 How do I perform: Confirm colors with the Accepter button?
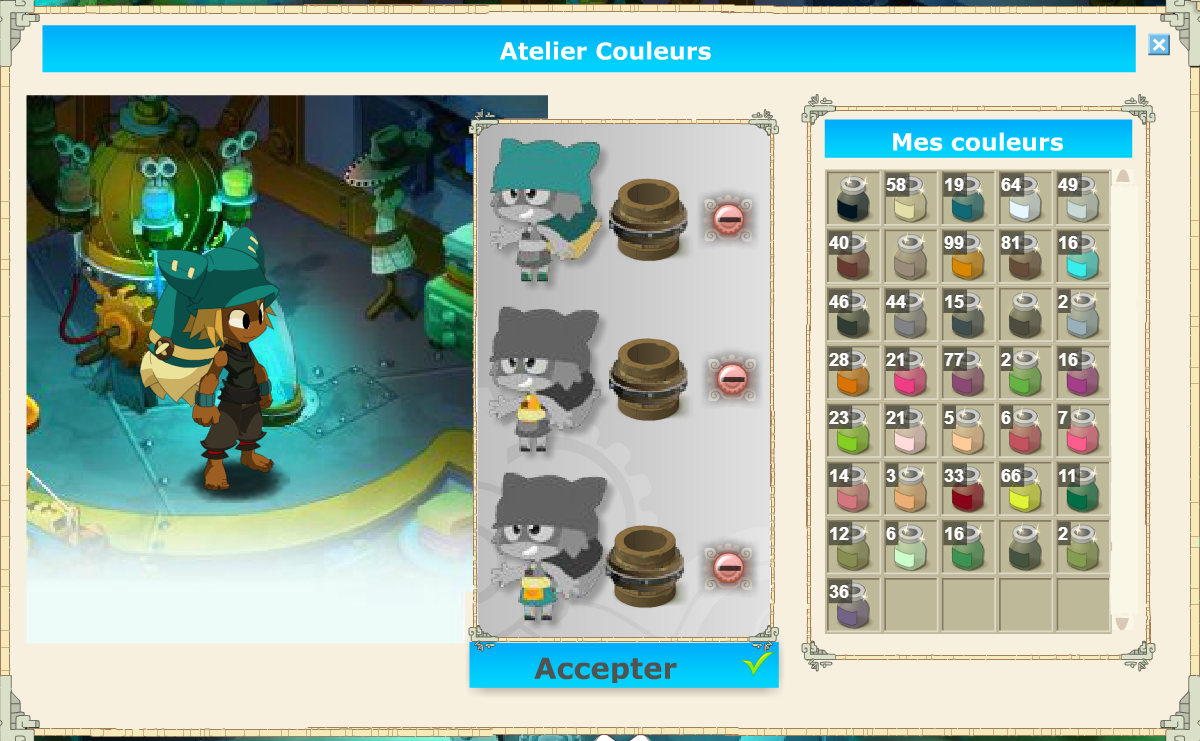(x=623, y=667)
